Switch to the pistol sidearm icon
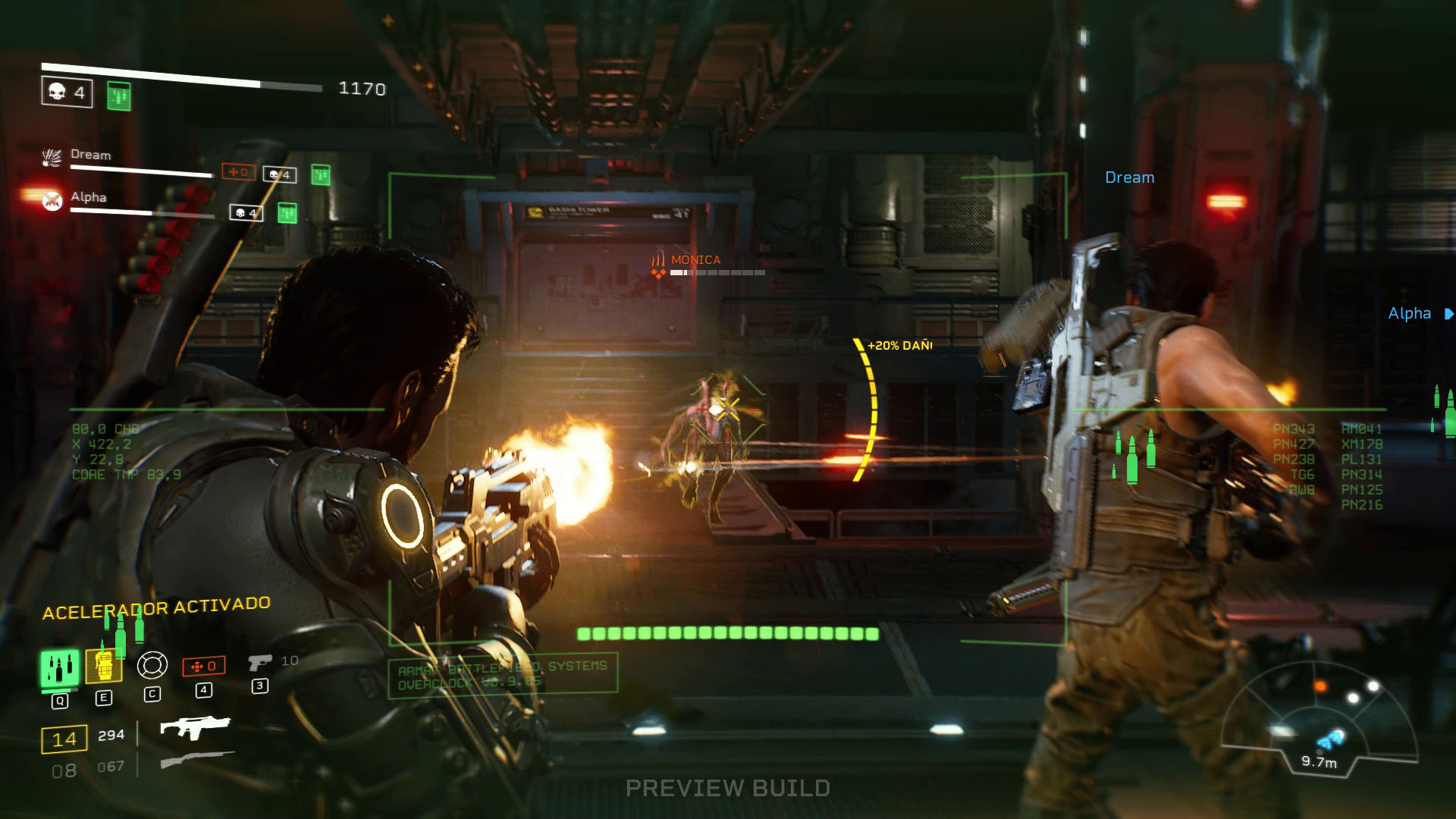1456x819 pixels. click(x=259, y=662)
